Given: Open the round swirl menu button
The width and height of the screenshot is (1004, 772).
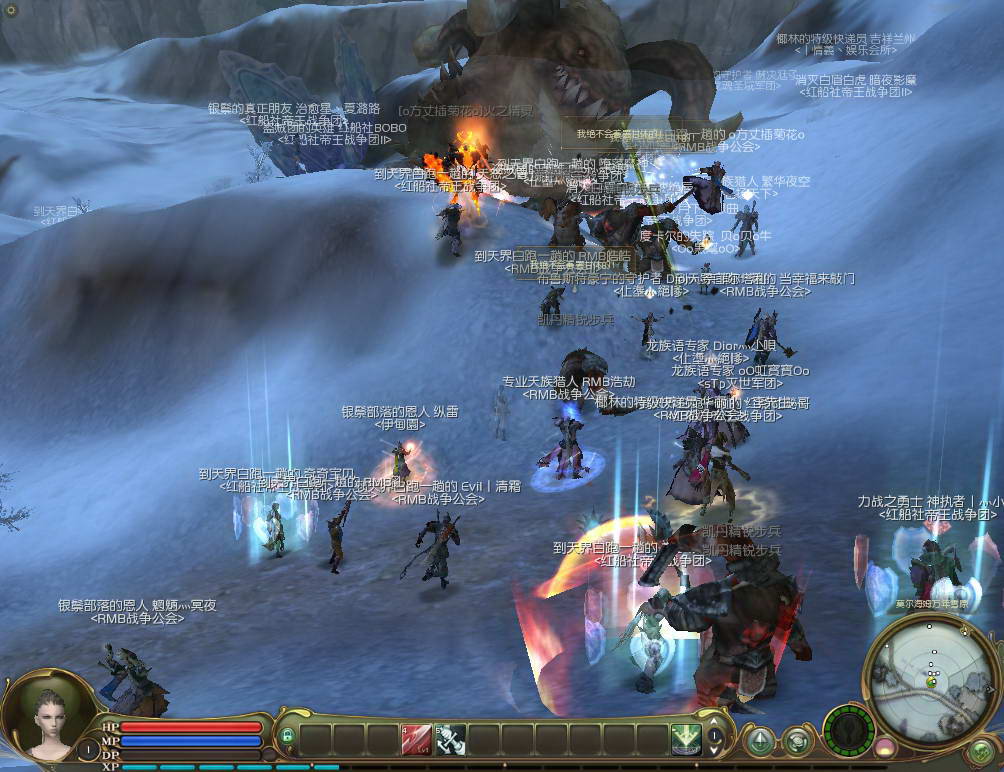Looking at the screenshot, I should [797, 741].
